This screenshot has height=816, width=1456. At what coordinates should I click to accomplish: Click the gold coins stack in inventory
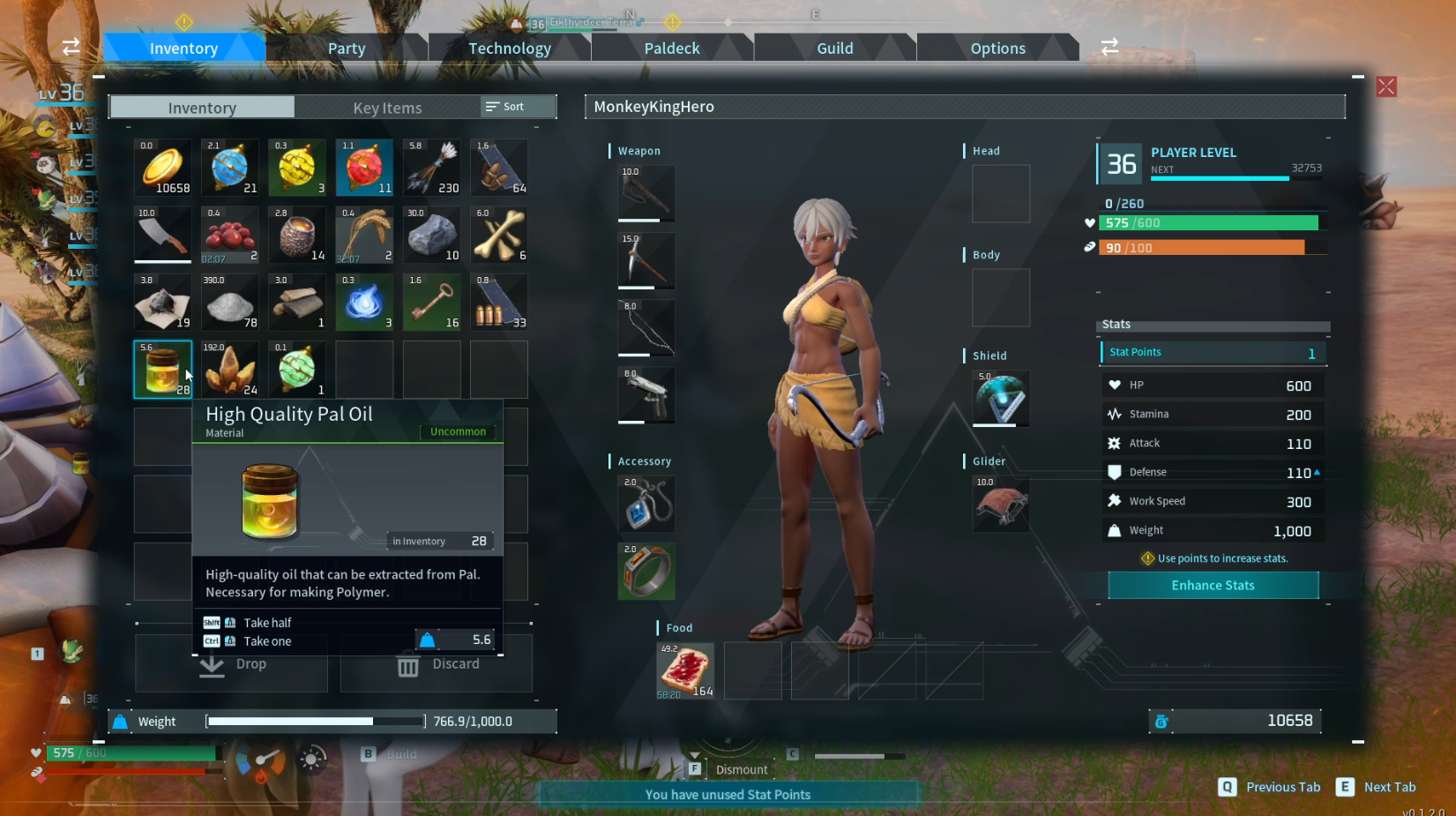162,167
